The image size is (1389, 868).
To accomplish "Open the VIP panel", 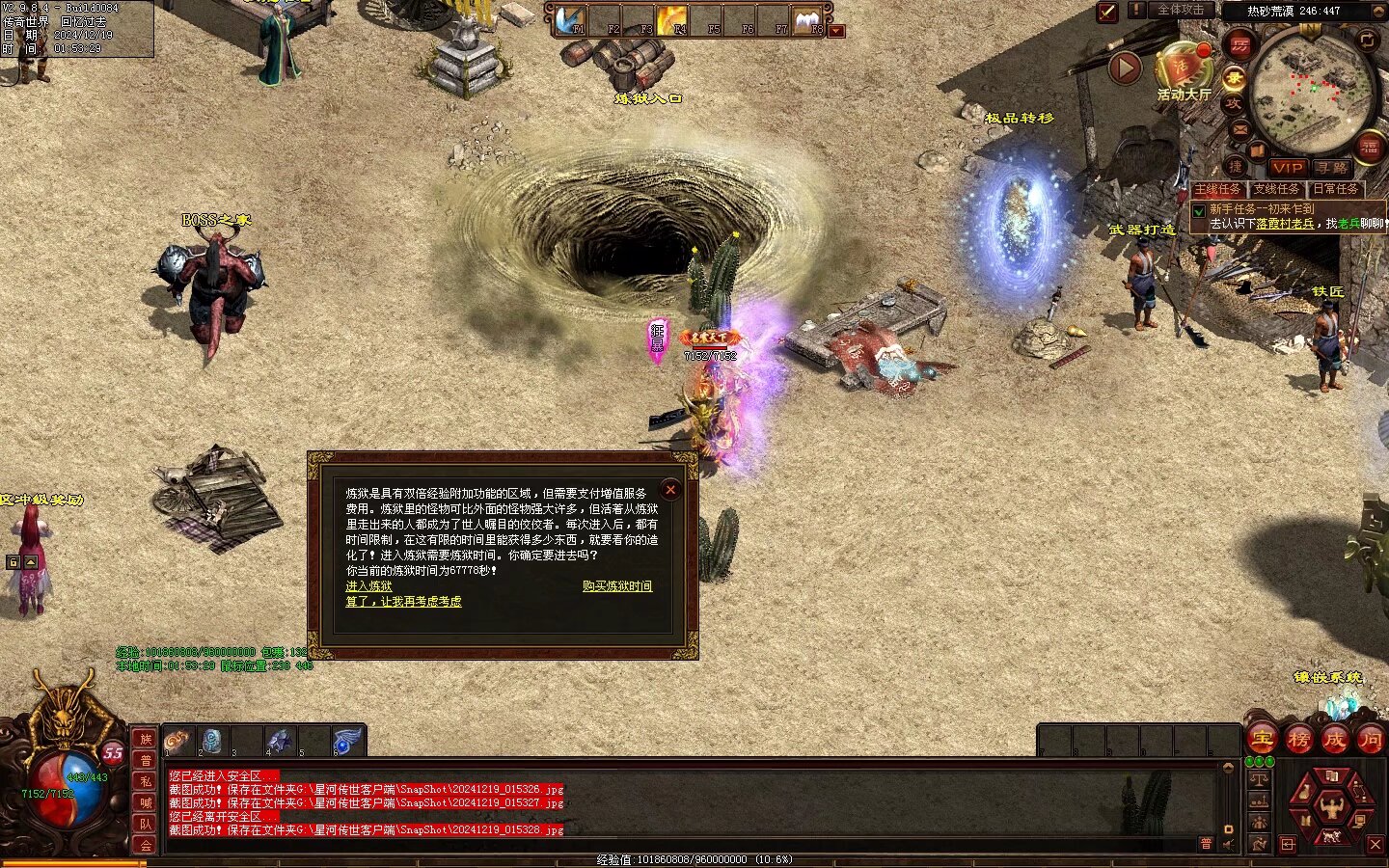I will tap(1287, 168).
